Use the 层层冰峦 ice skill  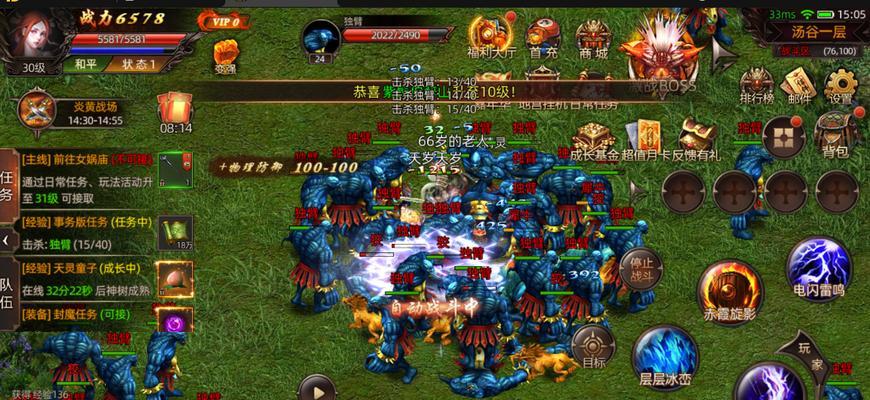click(x=665, y=355)
